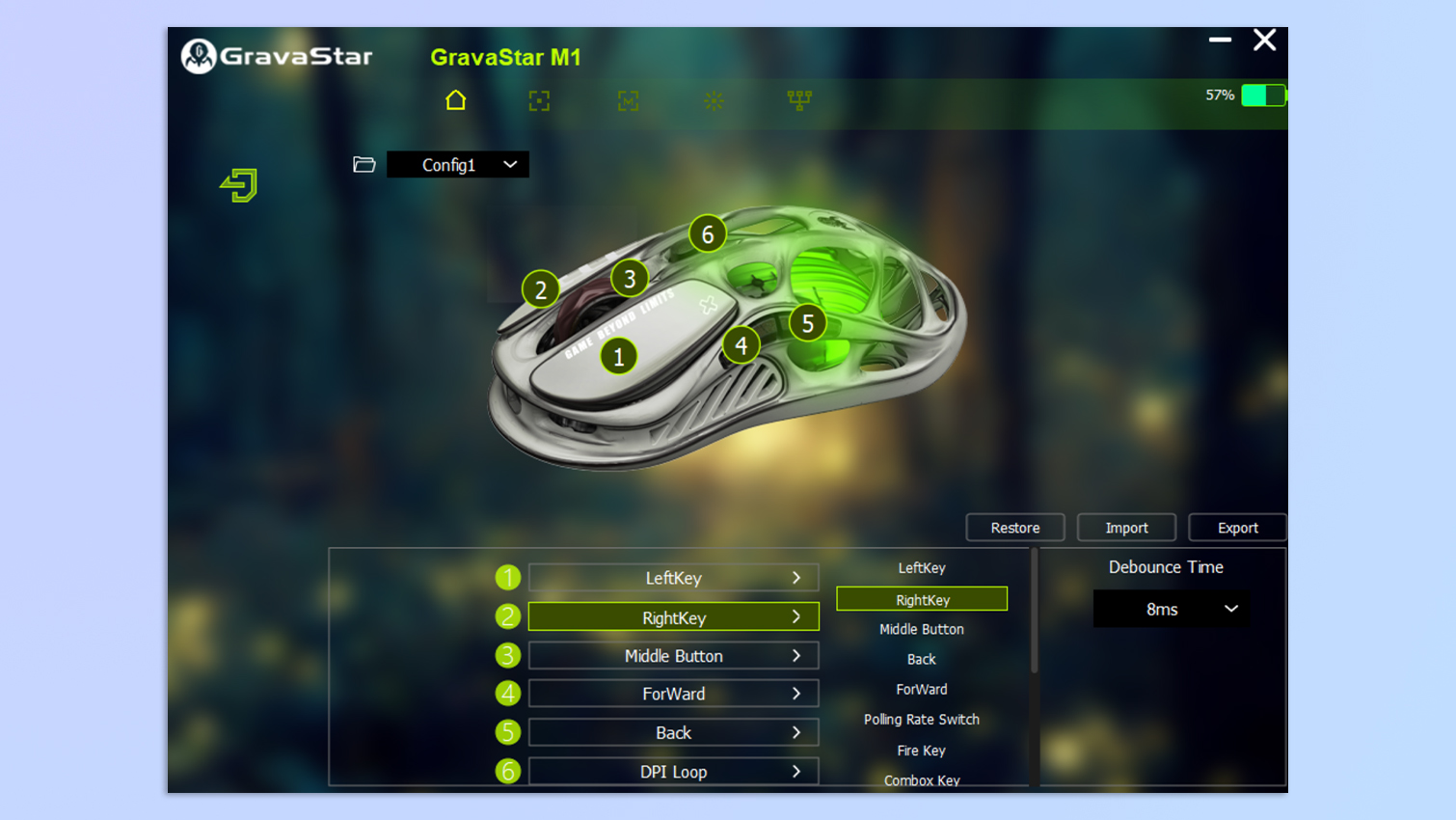The width and height of the screenshot is (1456, 820).
Task: Open the config folder icon
Action: 364,164
